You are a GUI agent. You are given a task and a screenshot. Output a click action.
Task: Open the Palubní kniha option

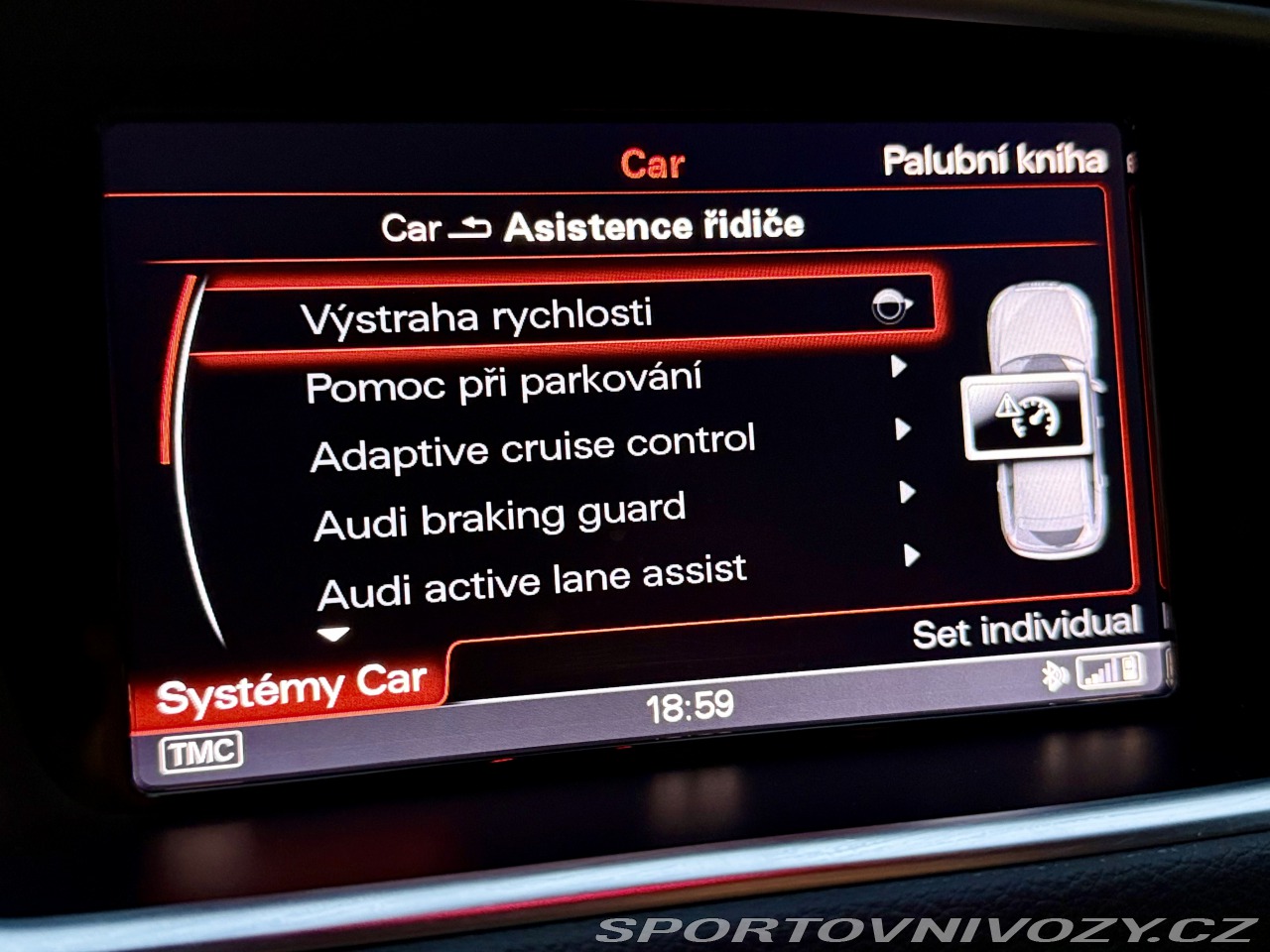[994, 161]
